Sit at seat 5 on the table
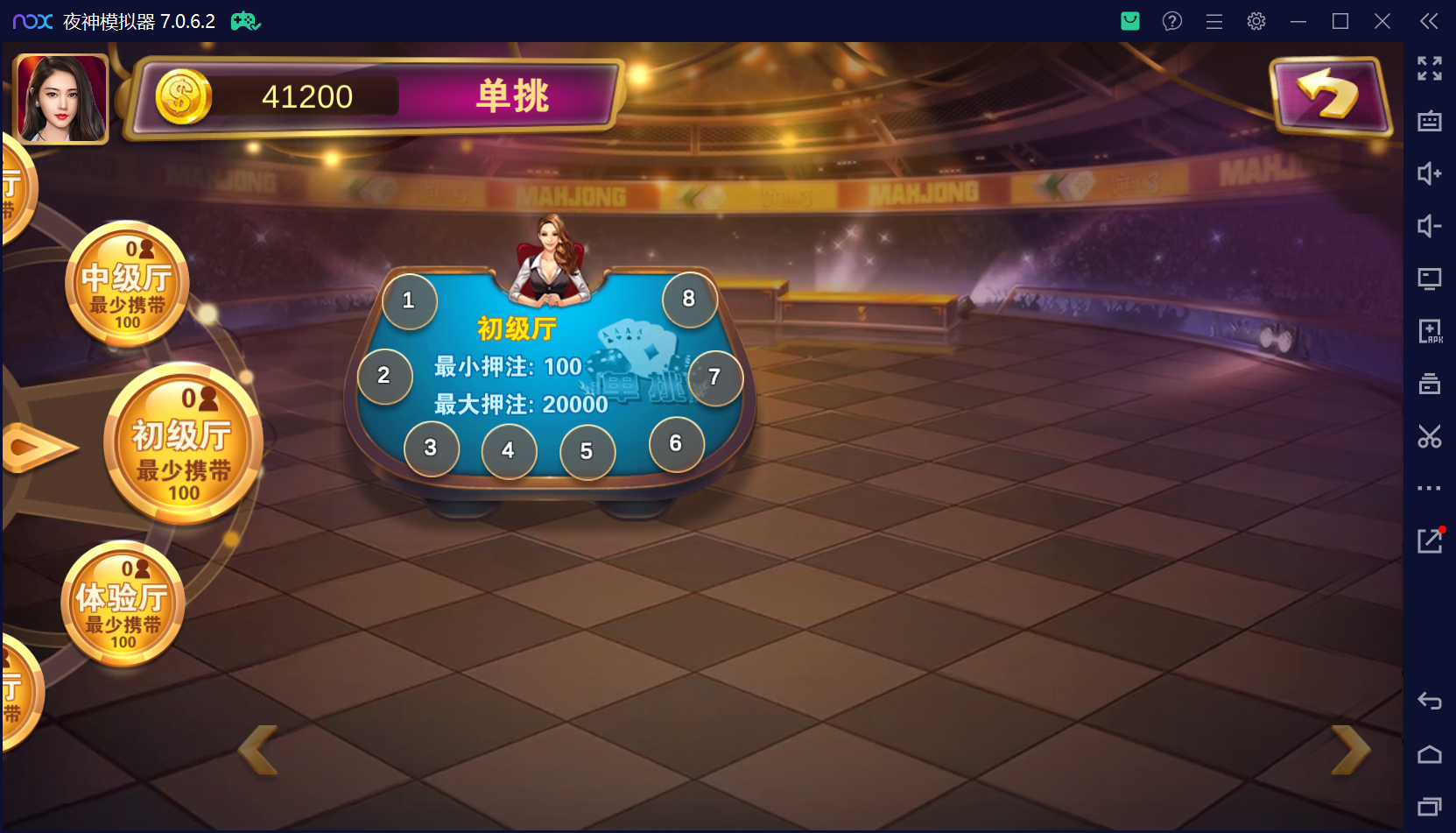Image resolution: width=1456 pixels, height=833 pixels. coord(587,451)
